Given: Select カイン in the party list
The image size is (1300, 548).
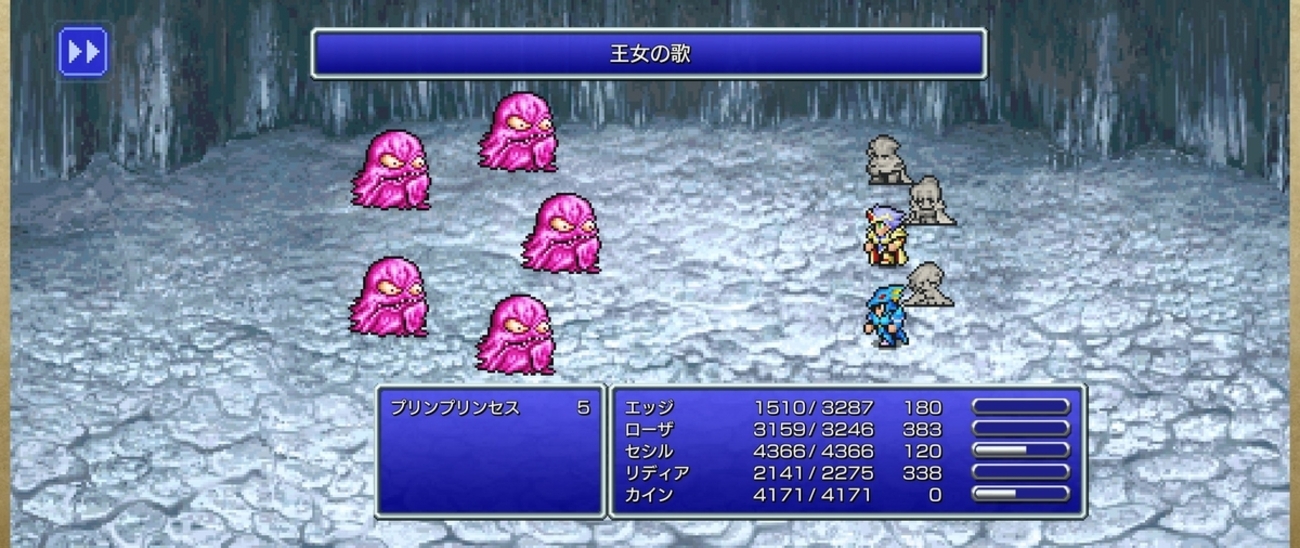Looking at the screenshot, I should pos(649,495).
